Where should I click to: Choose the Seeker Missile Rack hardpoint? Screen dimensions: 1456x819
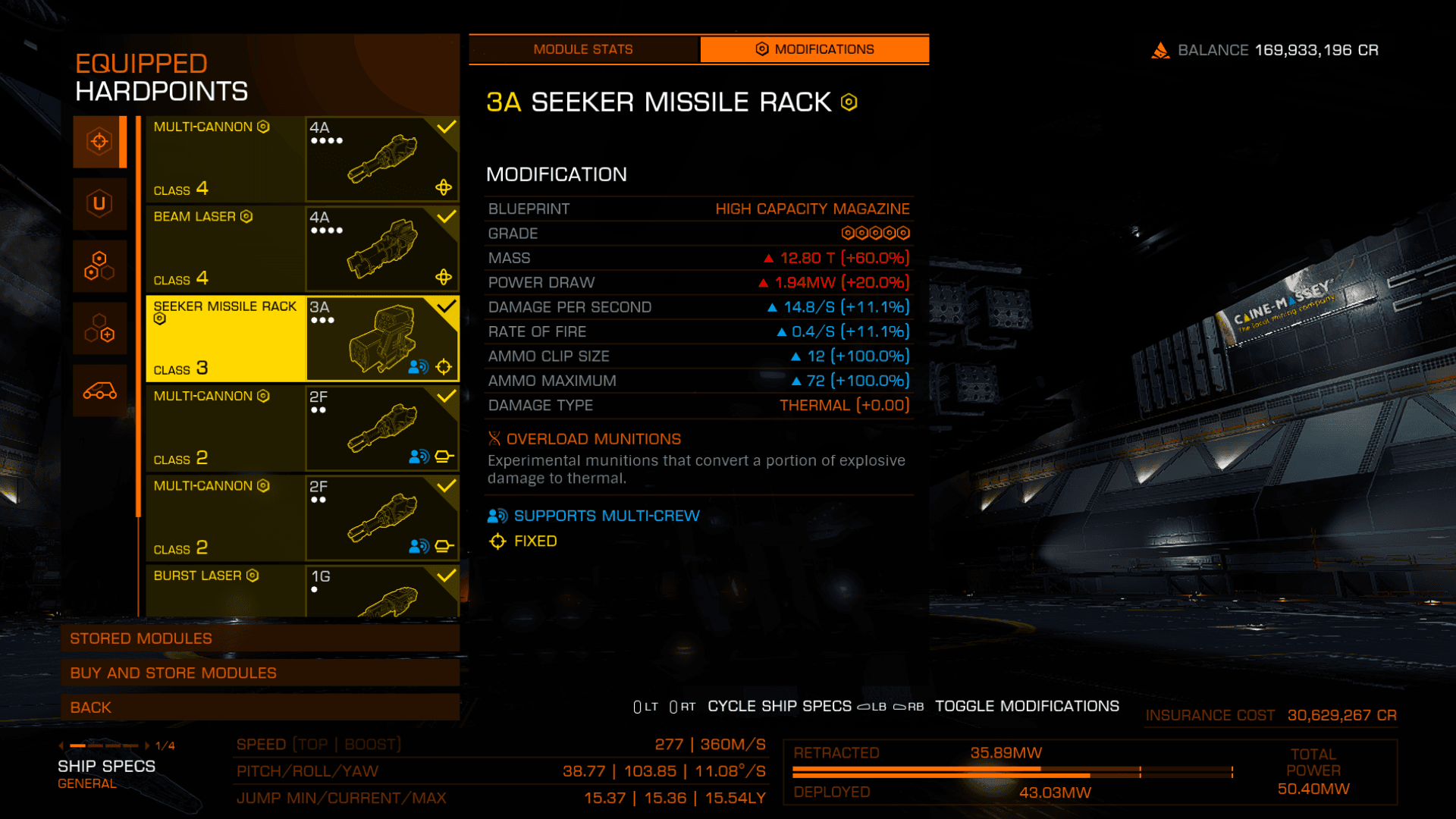[302, 338]
